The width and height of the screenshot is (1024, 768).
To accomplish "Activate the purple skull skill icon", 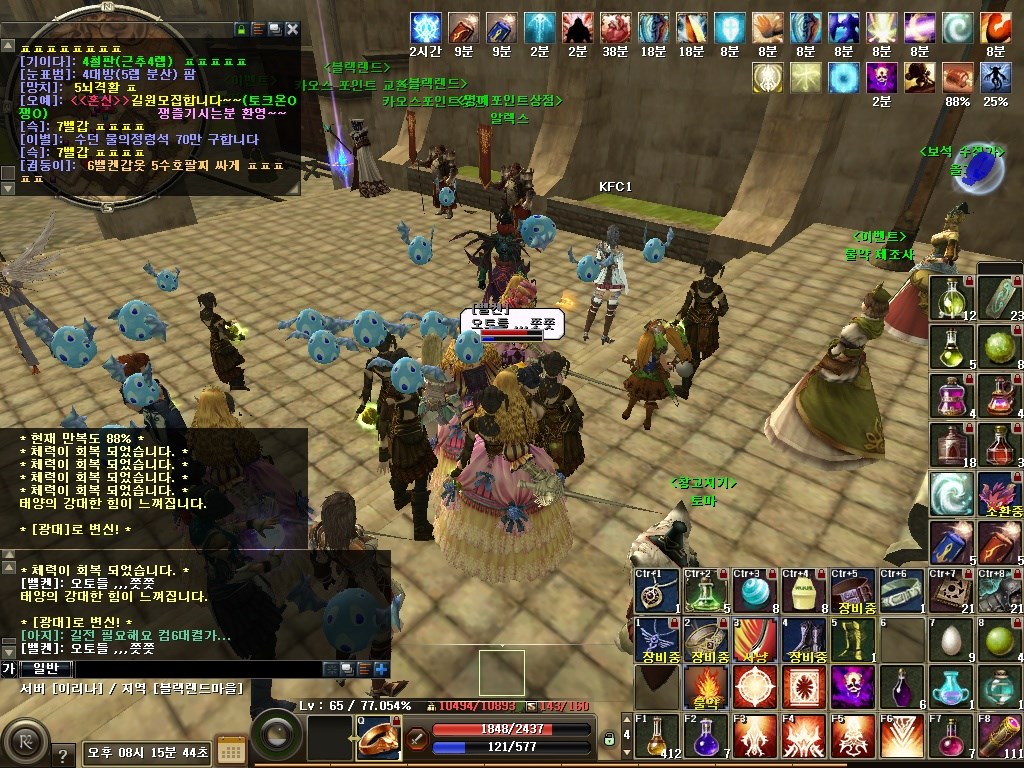I will 851,687.
